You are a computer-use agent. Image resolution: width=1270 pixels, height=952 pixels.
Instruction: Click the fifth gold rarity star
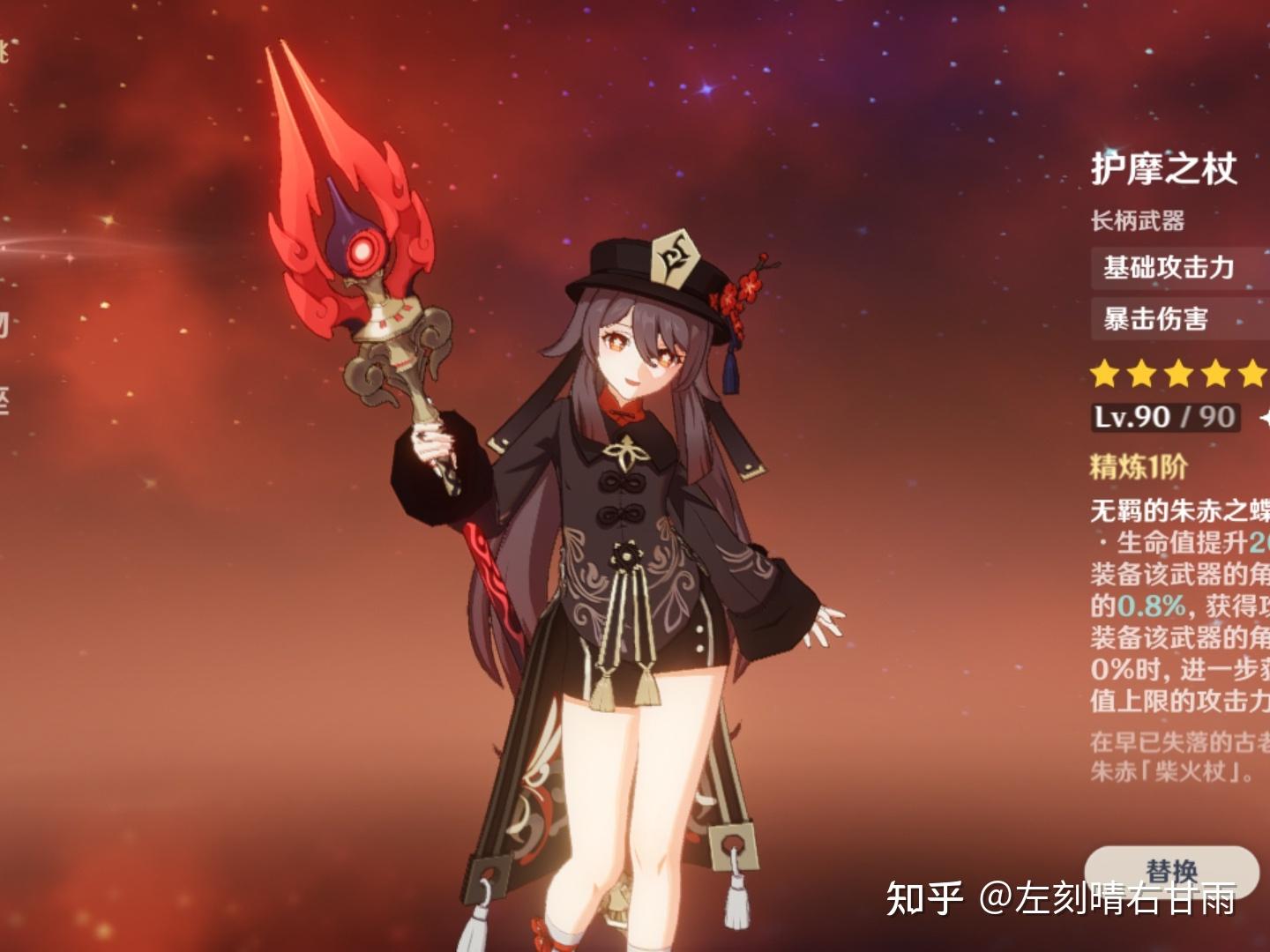click(x=1253, y=373)
